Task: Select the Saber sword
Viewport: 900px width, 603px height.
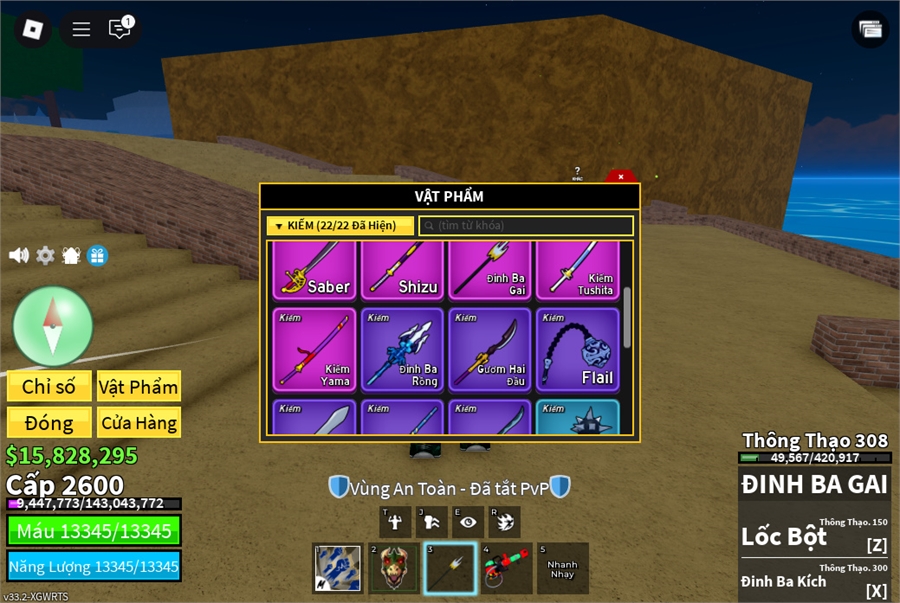Action: (x=314, y=270)
